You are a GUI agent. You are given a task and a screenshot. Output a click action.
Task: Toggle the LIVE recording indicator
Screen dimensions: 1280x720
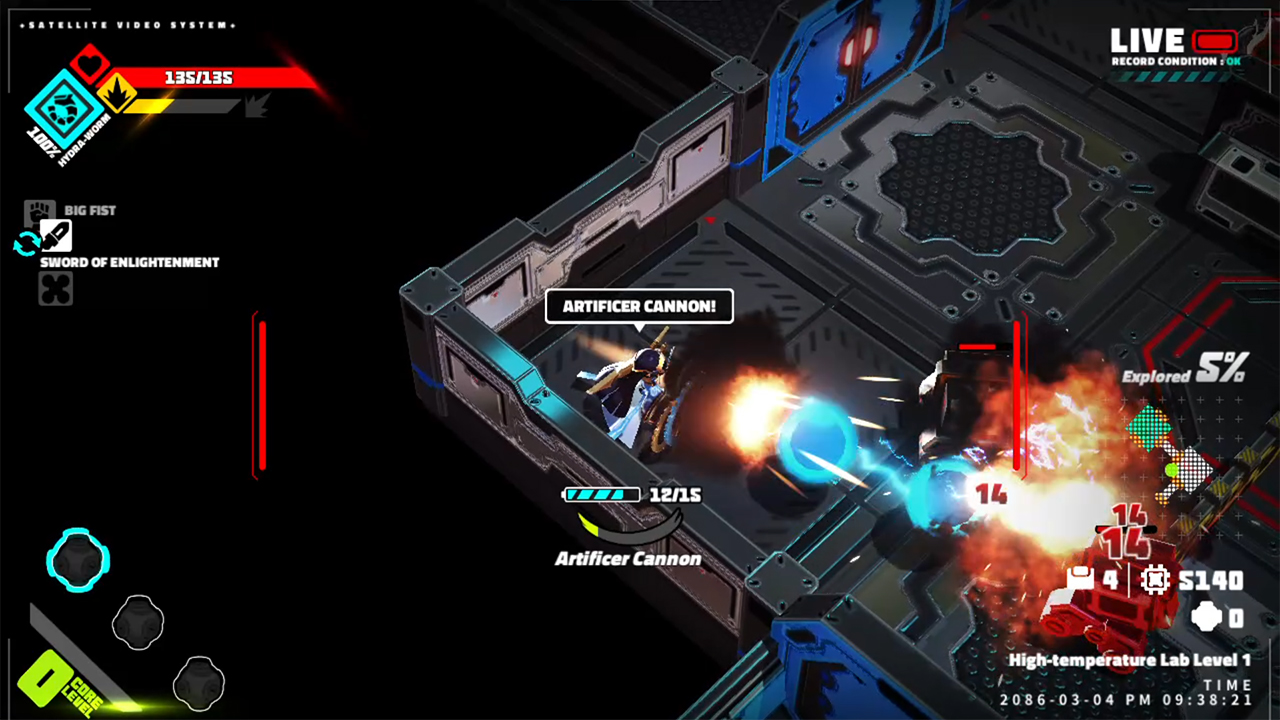point(1213,41)
